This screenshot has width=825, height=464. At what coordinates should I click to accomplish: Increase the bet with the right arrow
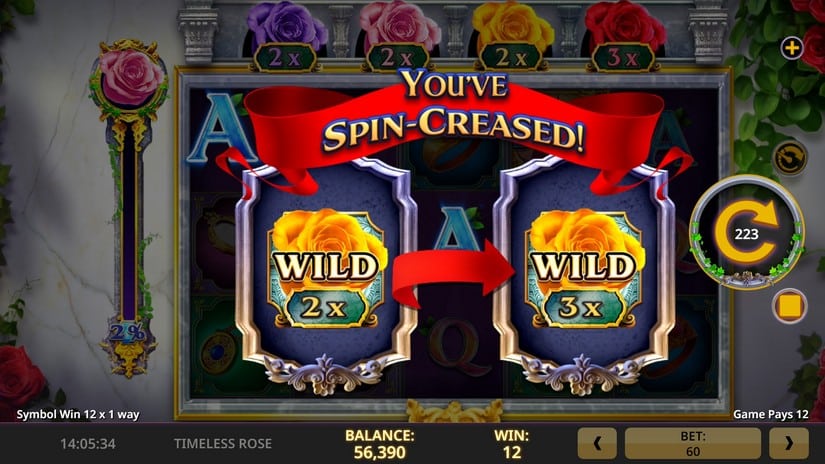(788, 442)
